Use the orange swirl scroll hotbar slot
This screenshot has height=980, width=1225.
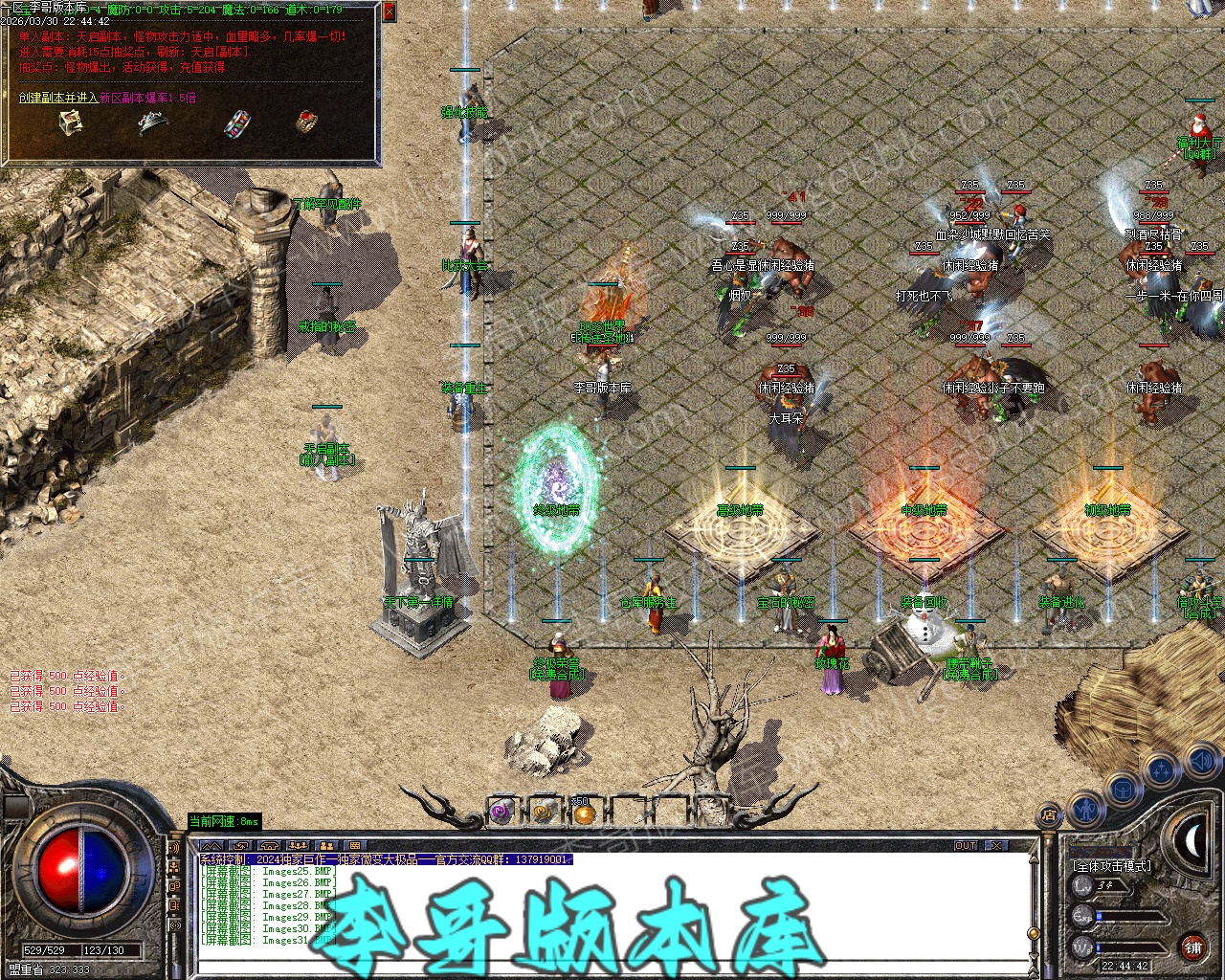542,813
